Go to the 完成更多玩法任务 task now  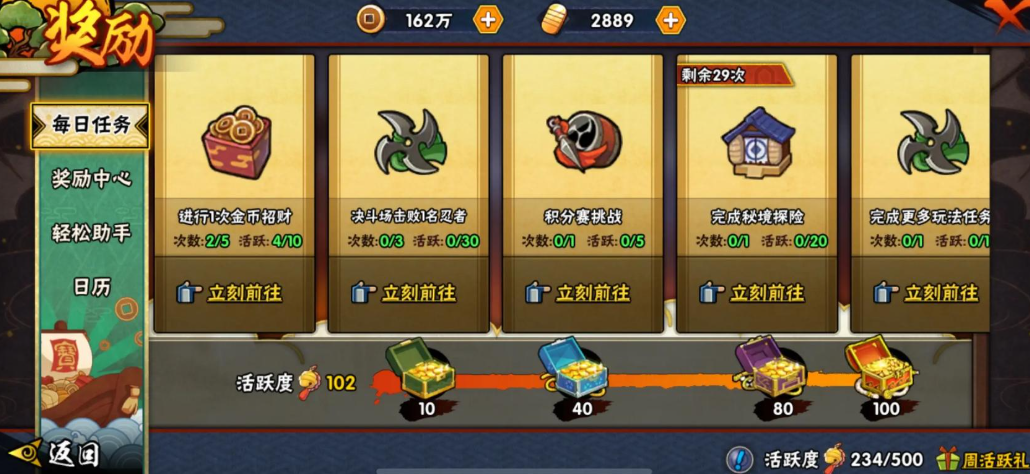pos(930,293)
